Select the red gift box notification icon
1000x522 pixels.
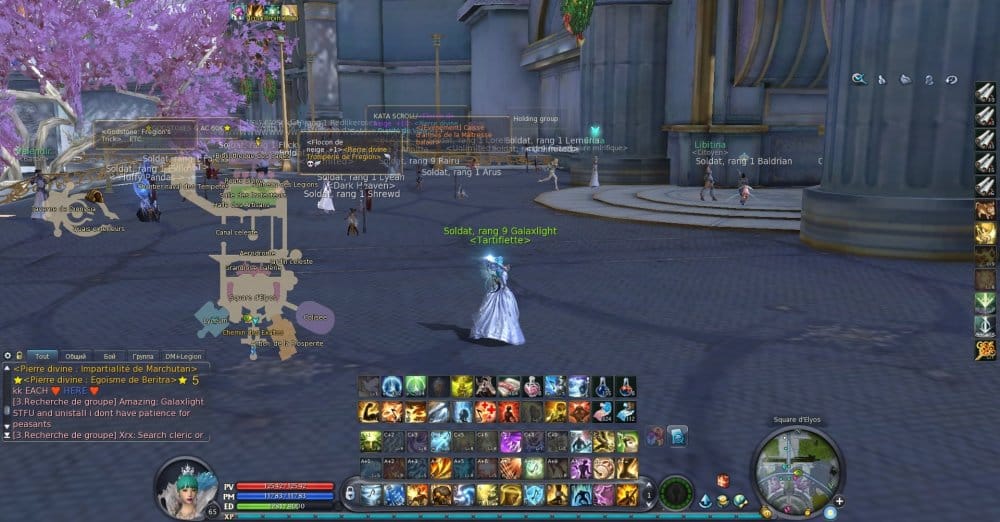(x=722, y=480)
